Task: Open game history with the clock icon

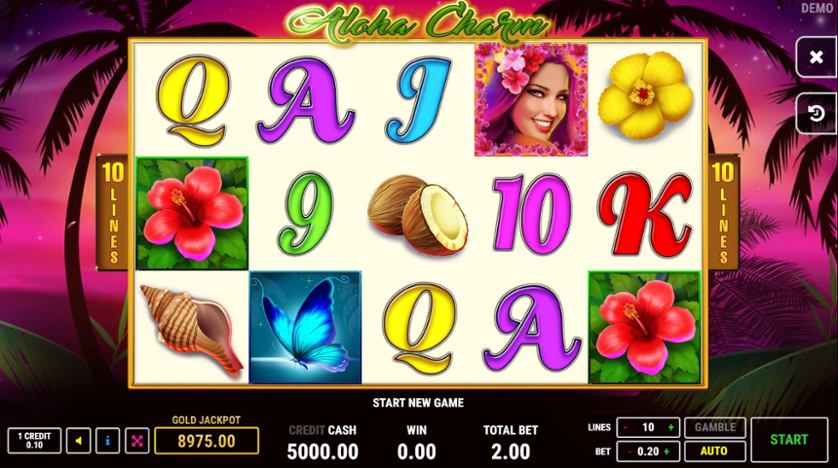Action: point(816,114)
